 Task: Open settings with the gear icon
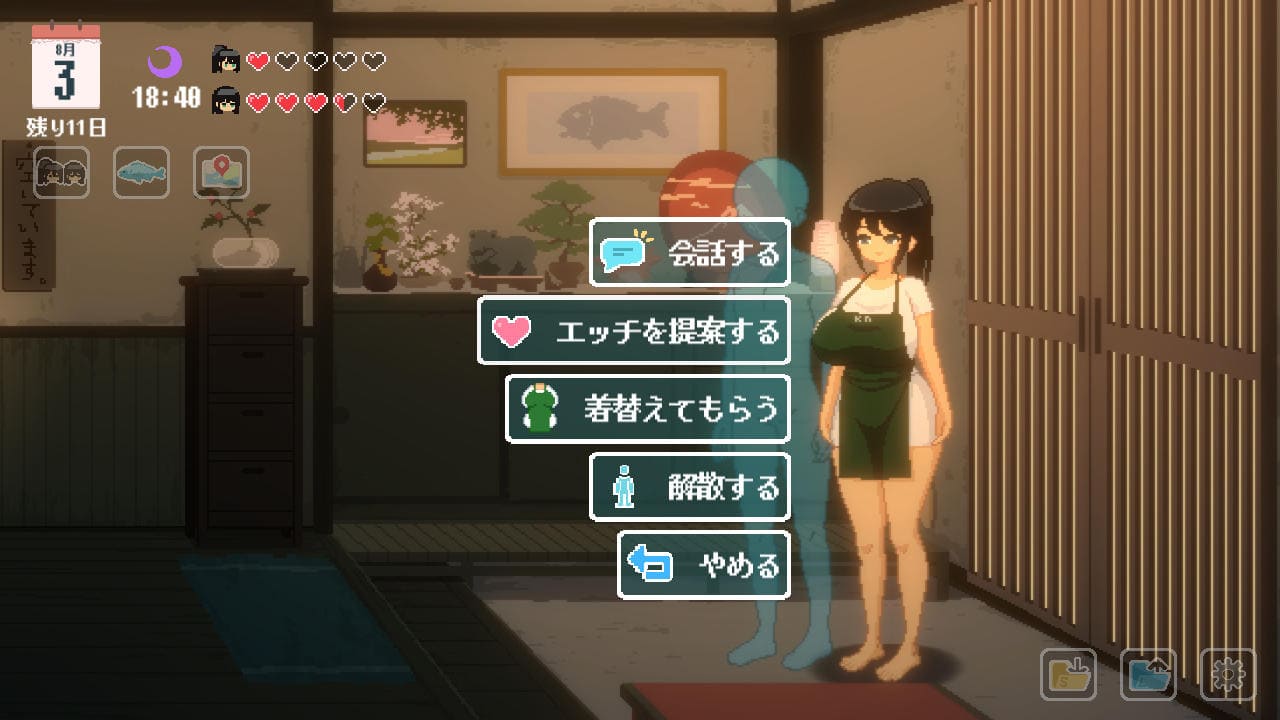1227,674
